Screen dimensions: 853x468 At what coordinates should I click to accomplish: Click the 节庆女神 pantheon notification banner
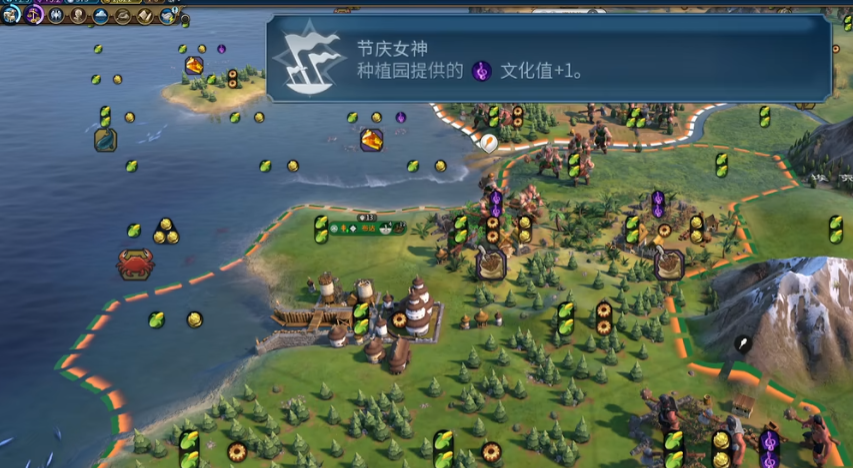(548, 60)
